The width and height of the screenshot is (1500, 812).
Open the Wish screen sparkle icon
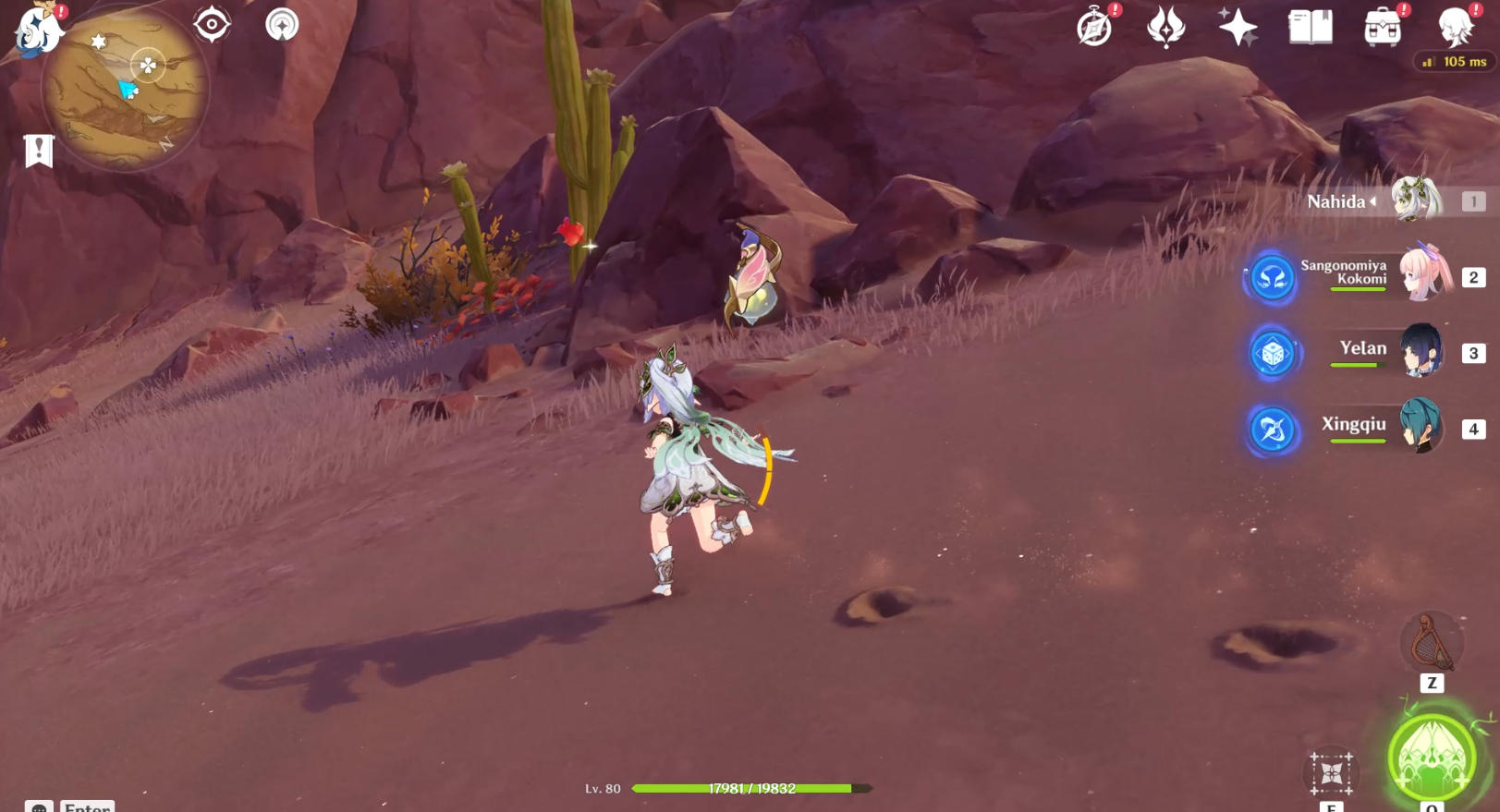pyautogui.click(x=1238, y=28)
